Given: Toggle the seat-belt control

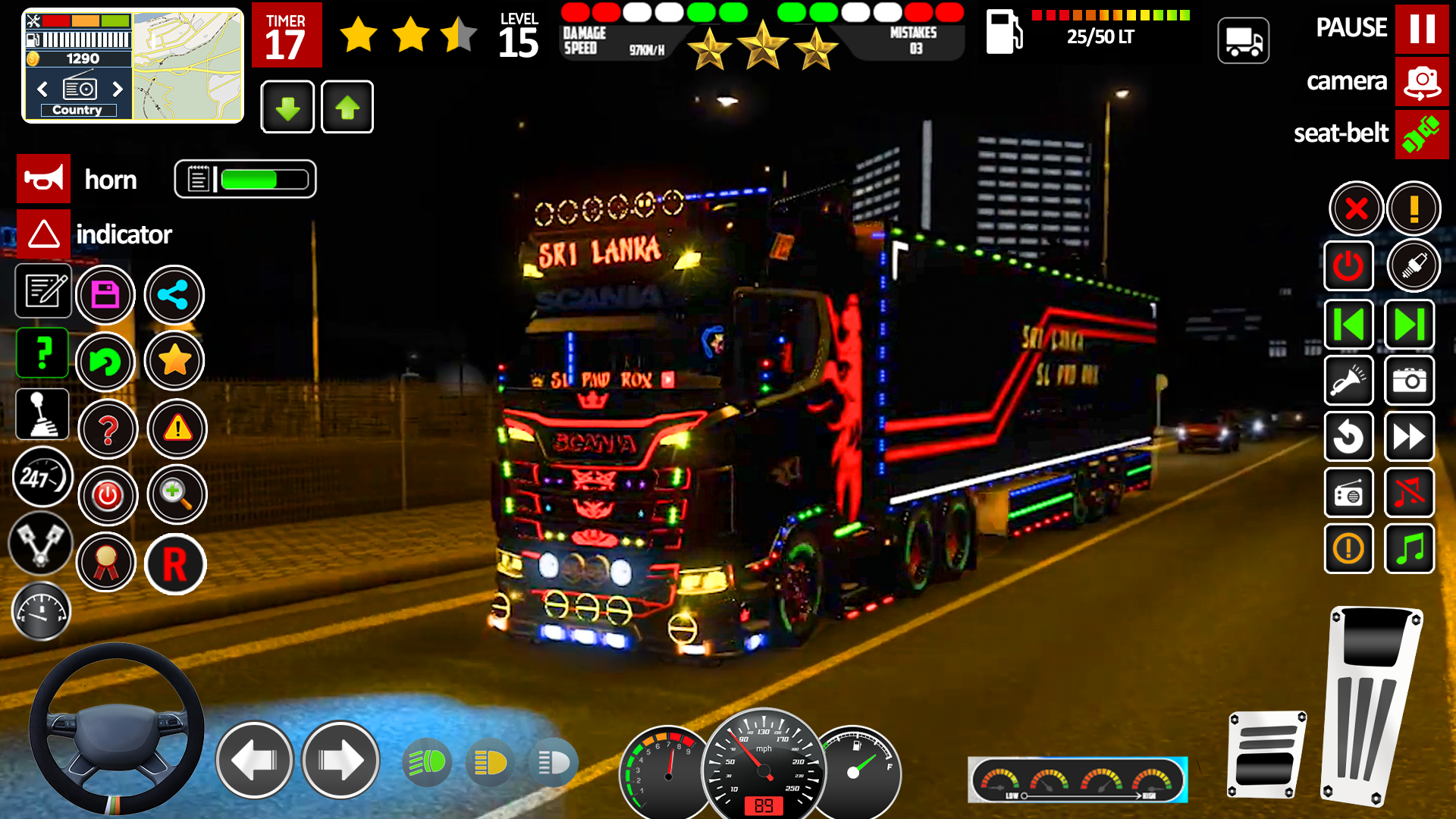Looking at the screenshot, I should click(1422, 134).
